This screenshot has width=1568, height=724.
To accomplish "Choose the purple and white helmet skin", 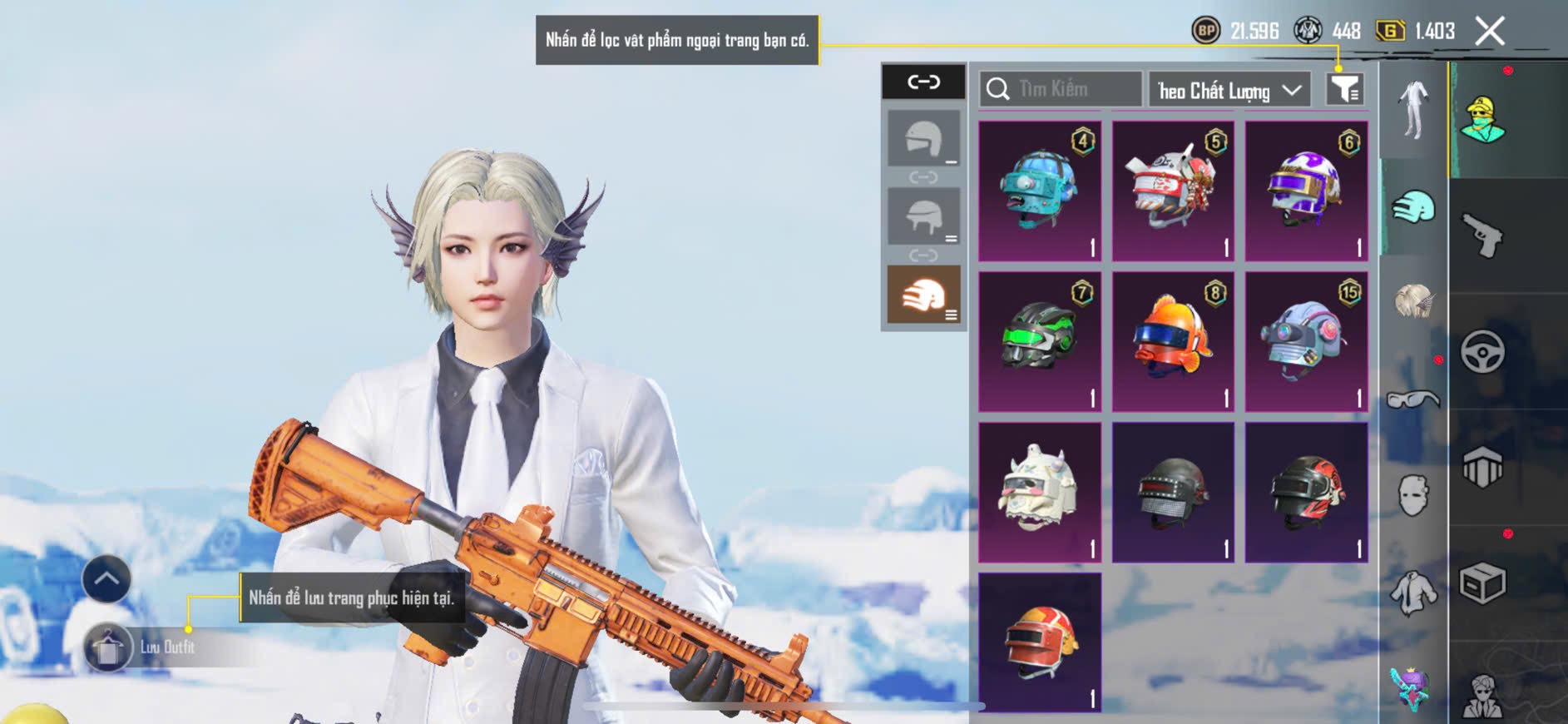I will point(1306,191).
